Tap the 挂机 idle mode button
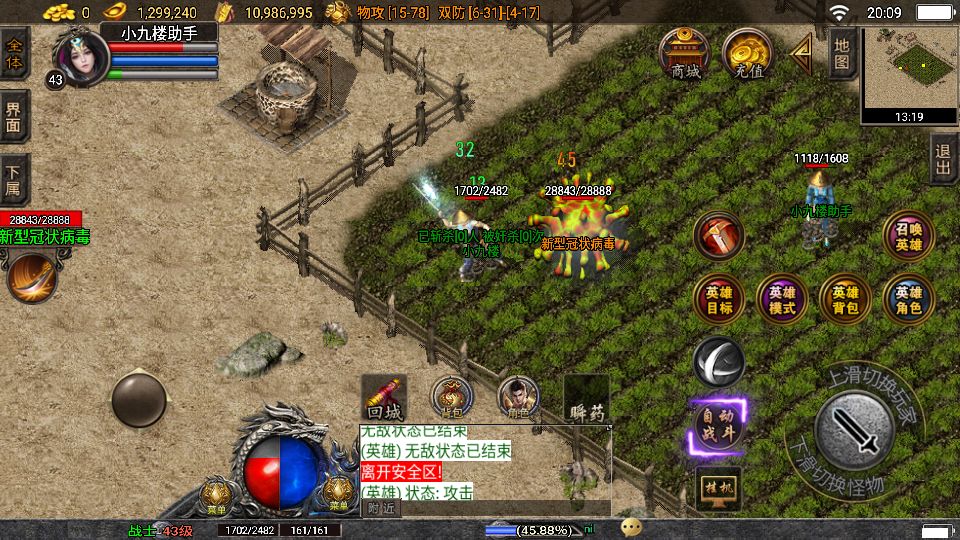Viewport: 960px width, 540px height. 719,487
